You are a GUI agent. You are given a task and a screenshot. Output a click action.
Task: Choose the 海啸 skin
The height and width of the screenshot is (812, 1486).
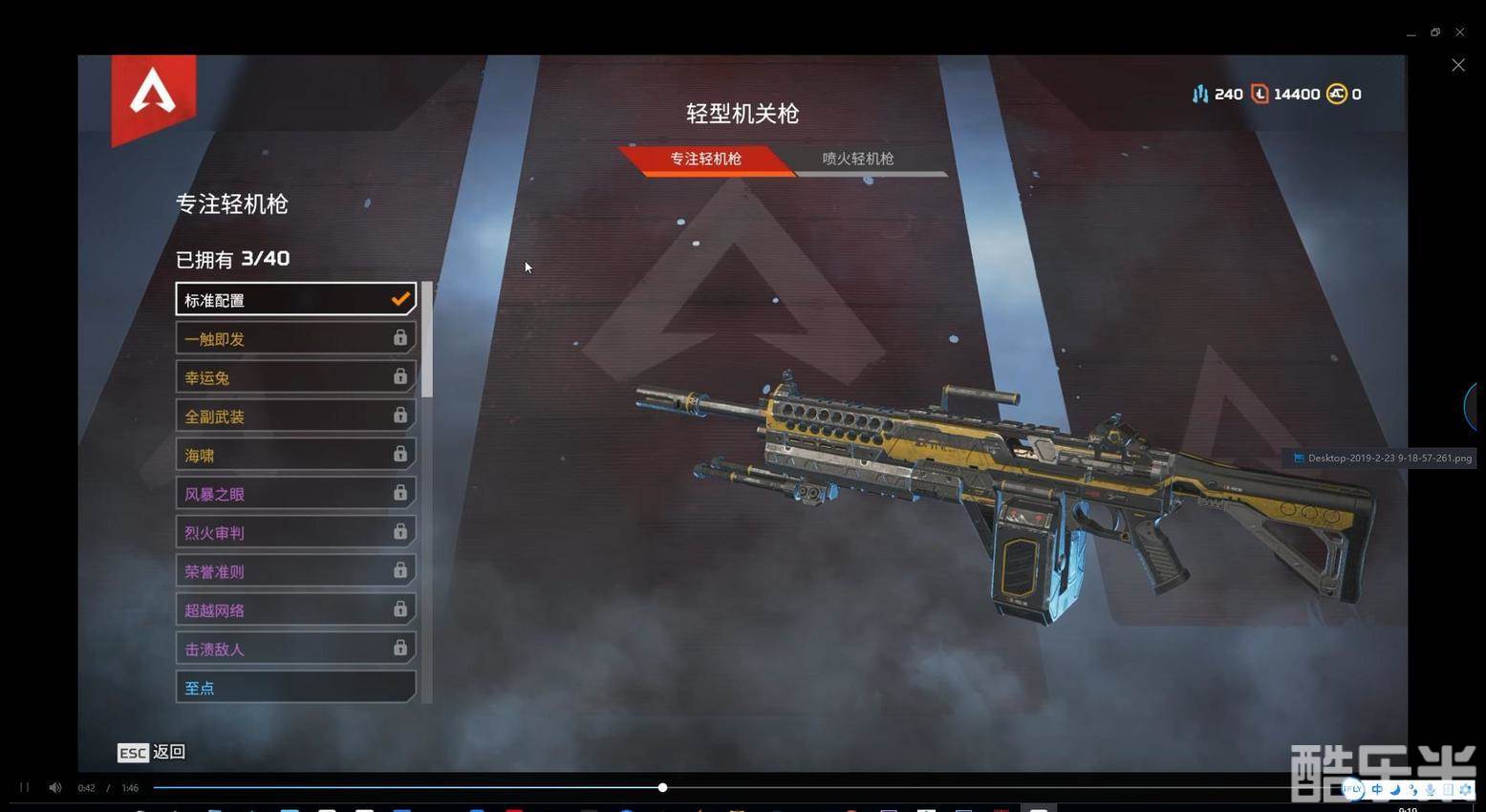tap(295, 455)
